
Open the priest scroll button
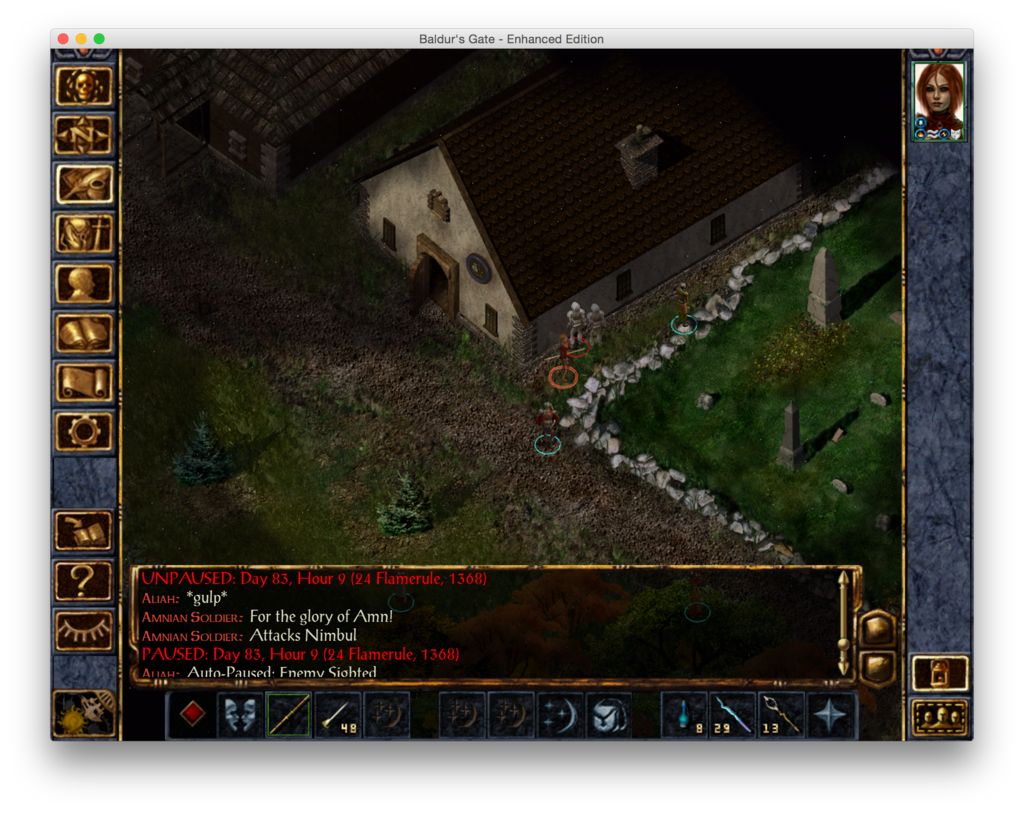click(84, 382)
